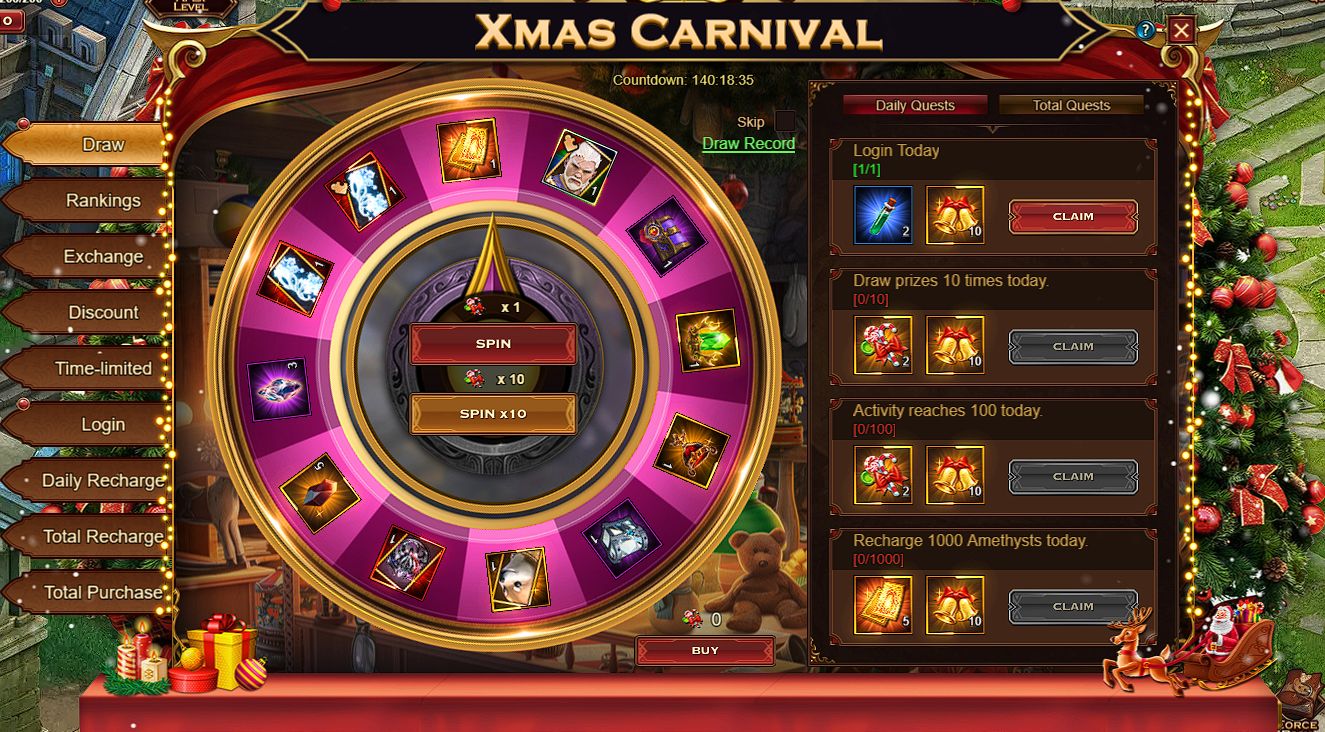Select the Total Purchase tab
Image resolution: width=1325 pixels, height=732 pixels.
[x=103, y=593]
